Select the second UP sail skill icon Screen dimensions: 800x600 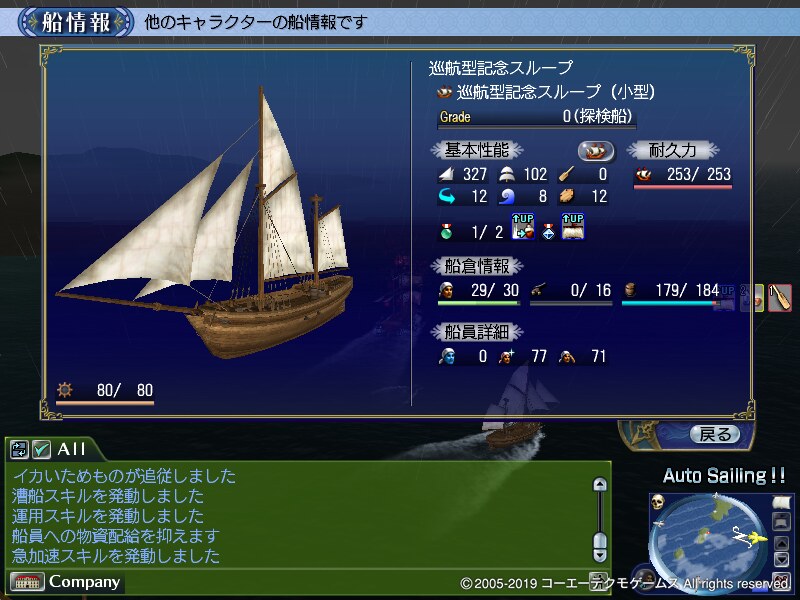point(573,228)
